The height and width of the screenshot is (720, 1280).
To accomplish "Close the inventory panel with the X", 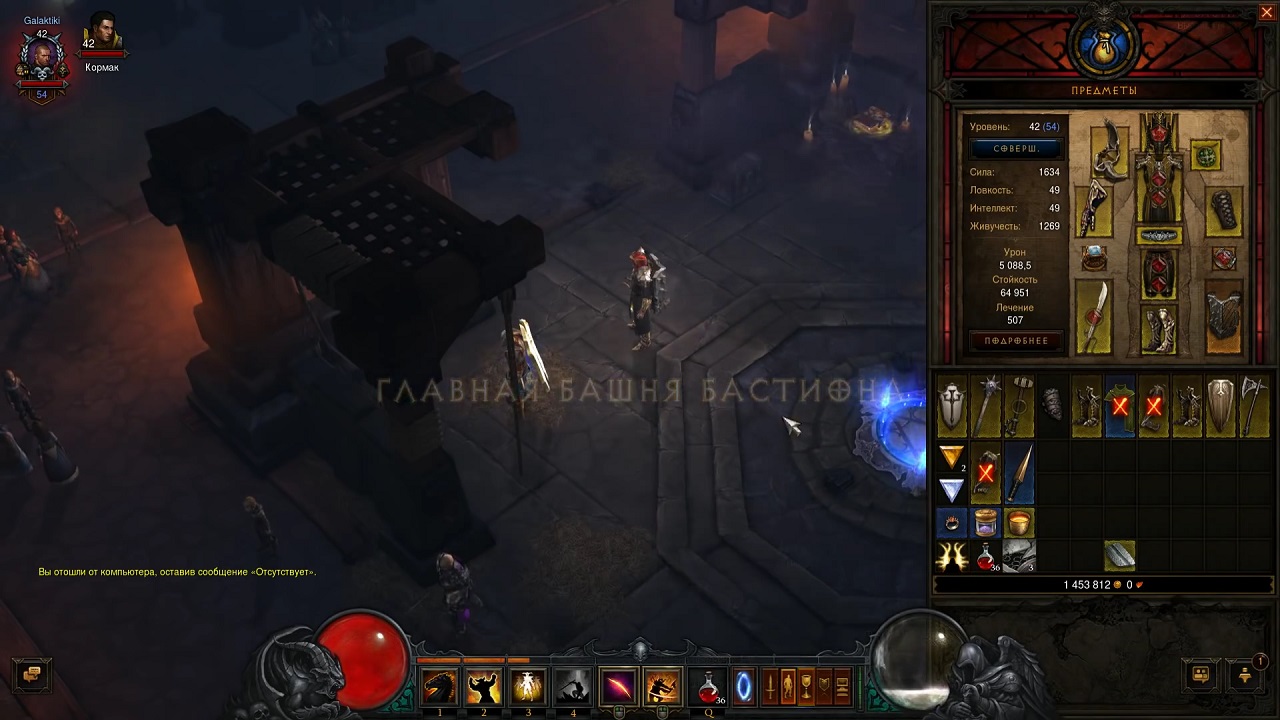I will point(1266,13).
